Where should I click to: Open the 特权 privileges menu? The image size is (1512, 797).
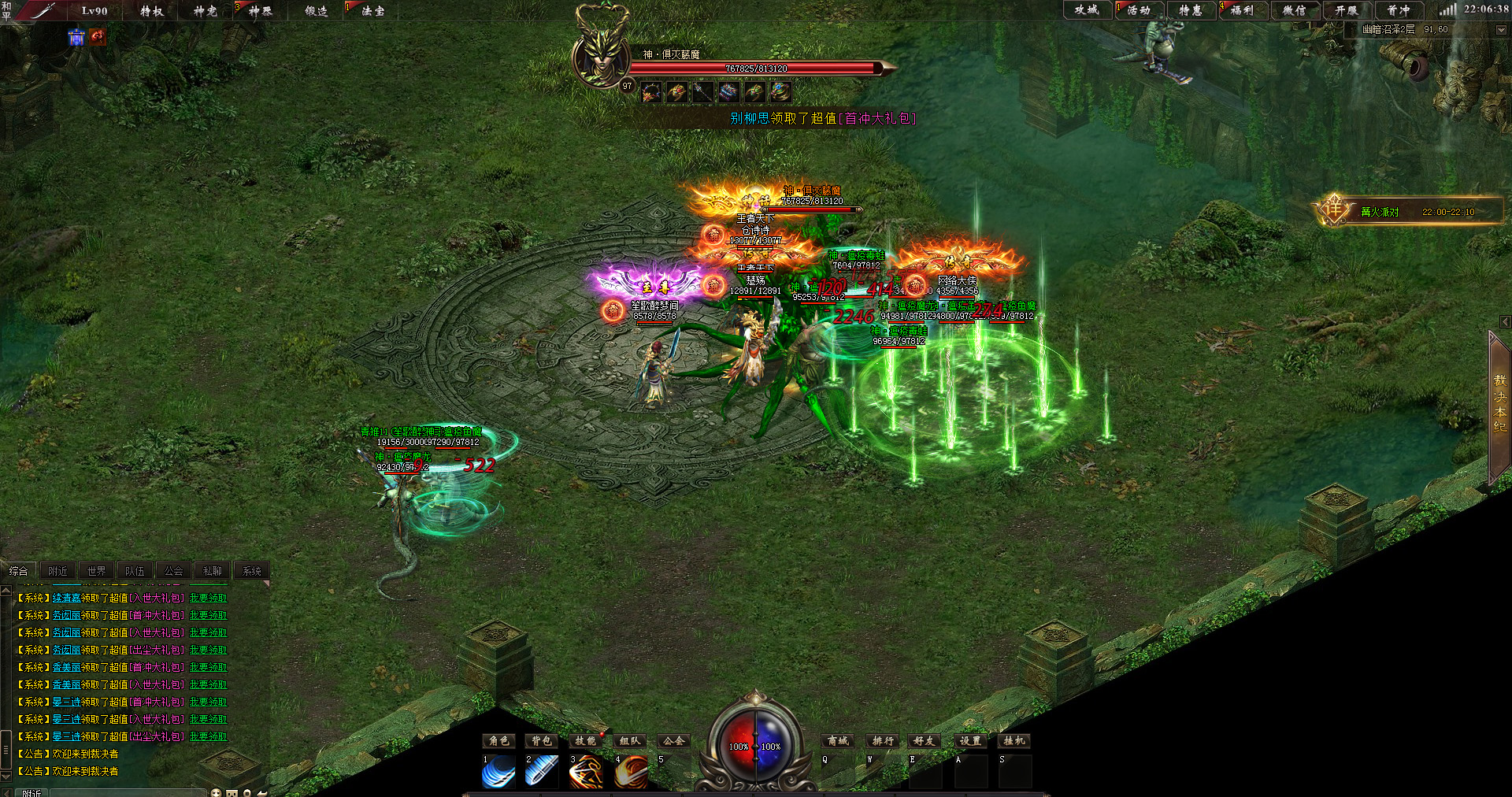pyautogui.click(x=151, y=11)
